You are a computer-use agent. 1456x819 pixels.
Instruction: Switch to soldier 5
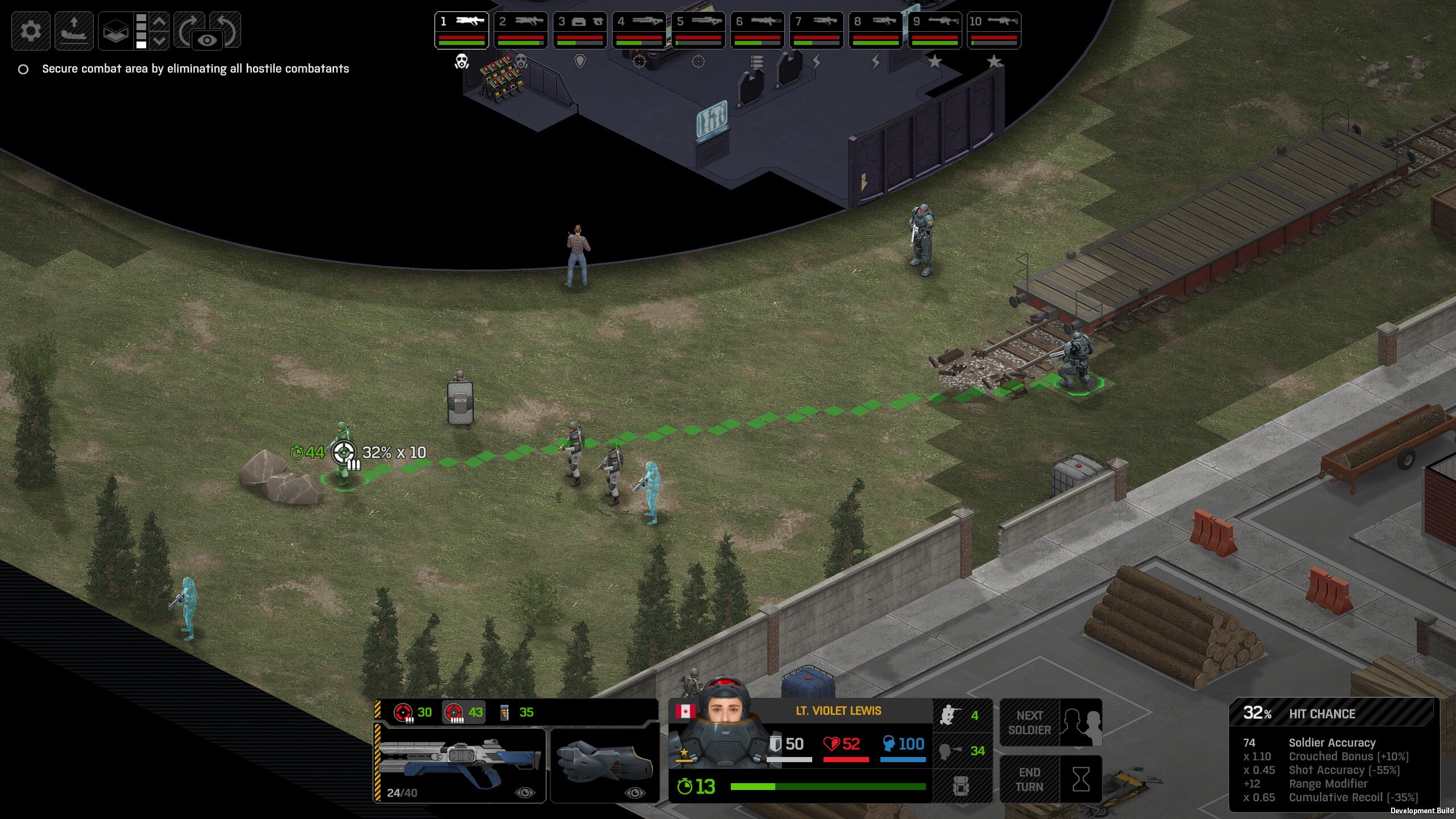tap(698, 30)
